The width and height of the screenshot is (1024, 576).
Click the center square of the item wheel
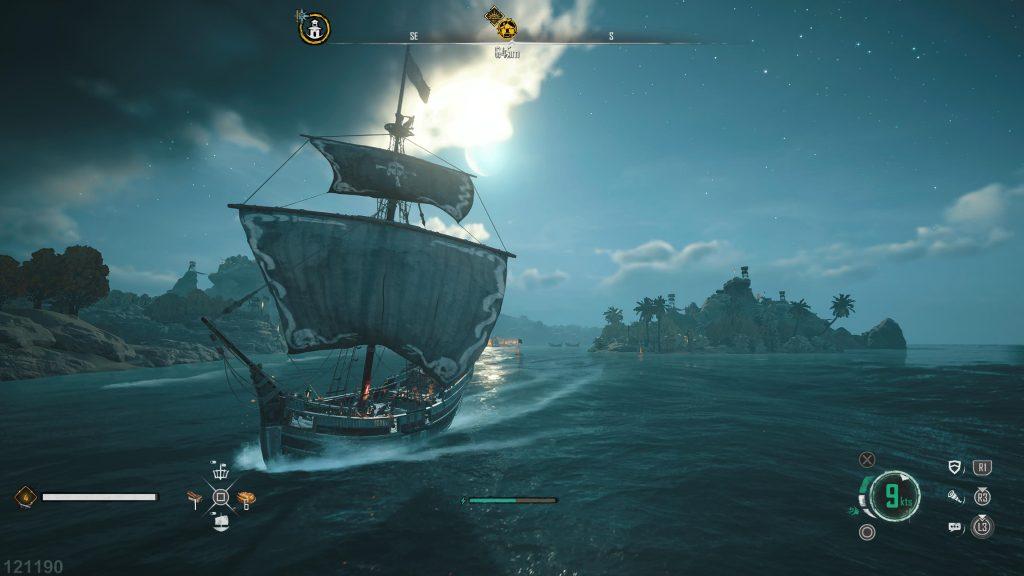tap(221, 497)
